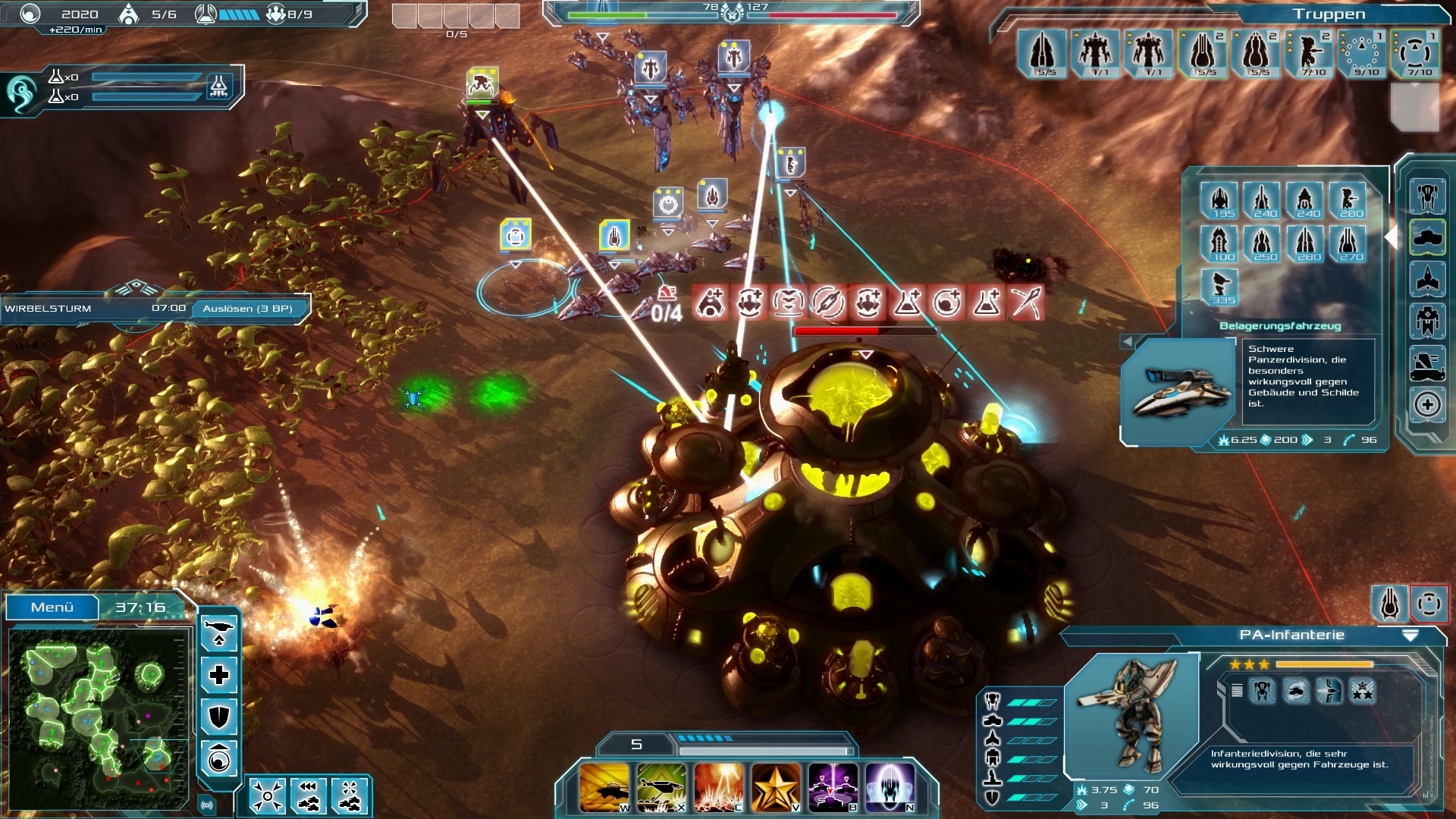The image size is (1456, 819).
Task: Collapse the Belagerungsfahrzeug panel using its left chevron
Action: click(x=1128, y=342)
